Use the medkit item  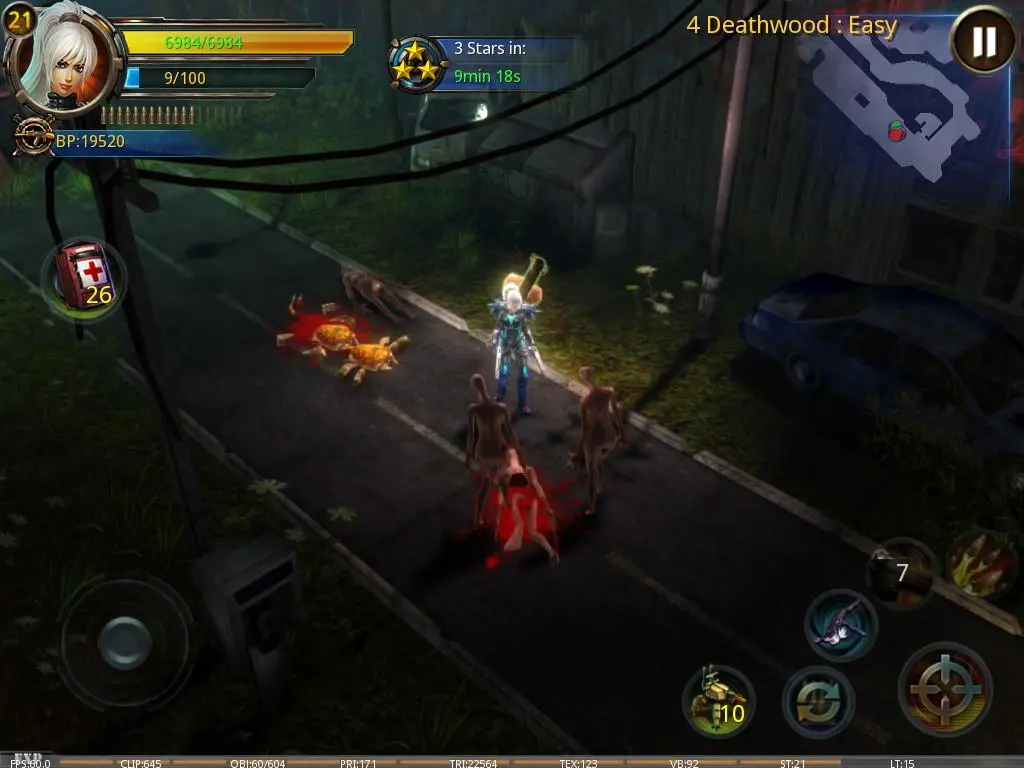(83, 279)
